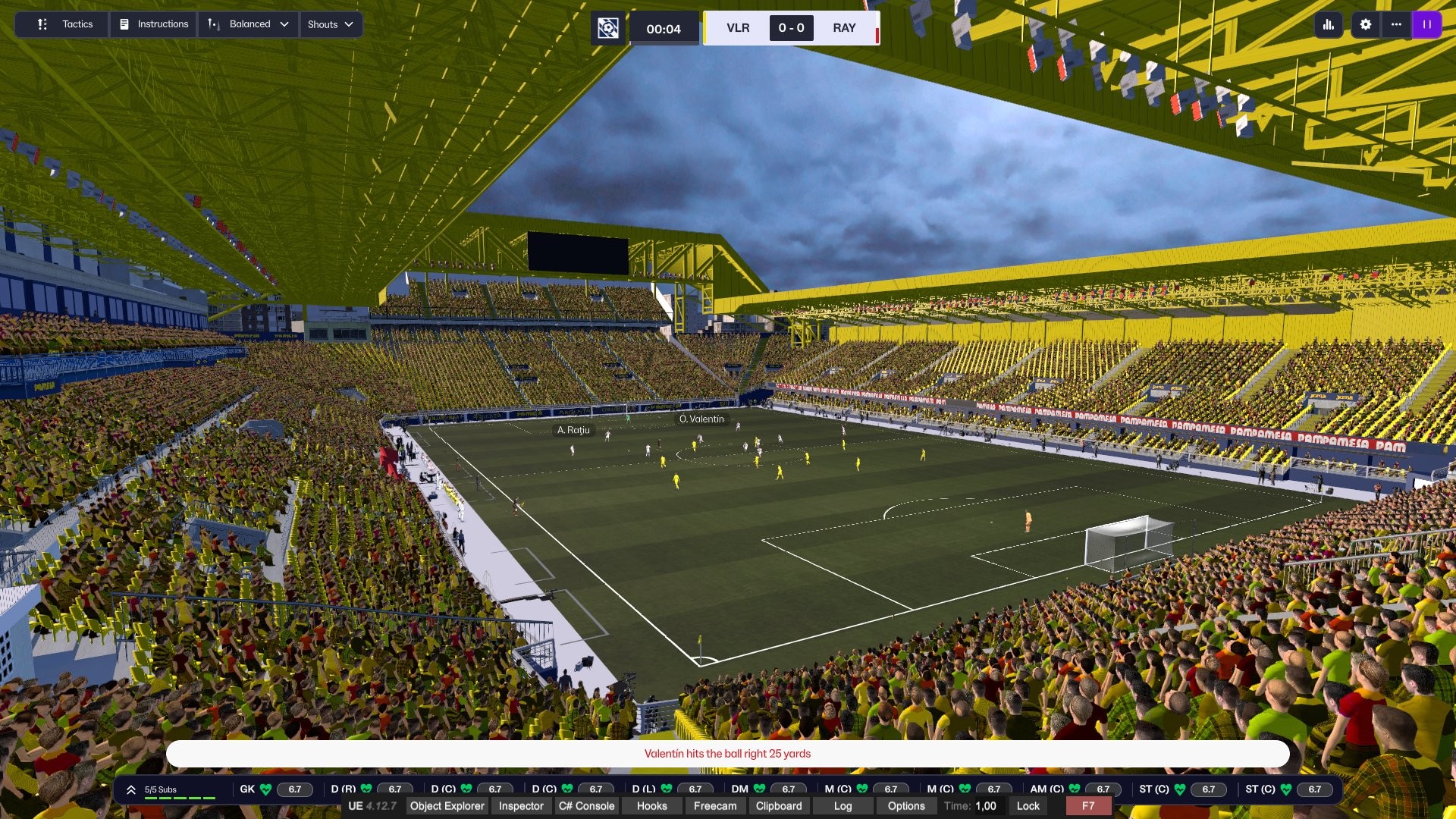Open the Object Explorer overlay tab
This screenshot has height=819, width=1456.
point(447,806)
